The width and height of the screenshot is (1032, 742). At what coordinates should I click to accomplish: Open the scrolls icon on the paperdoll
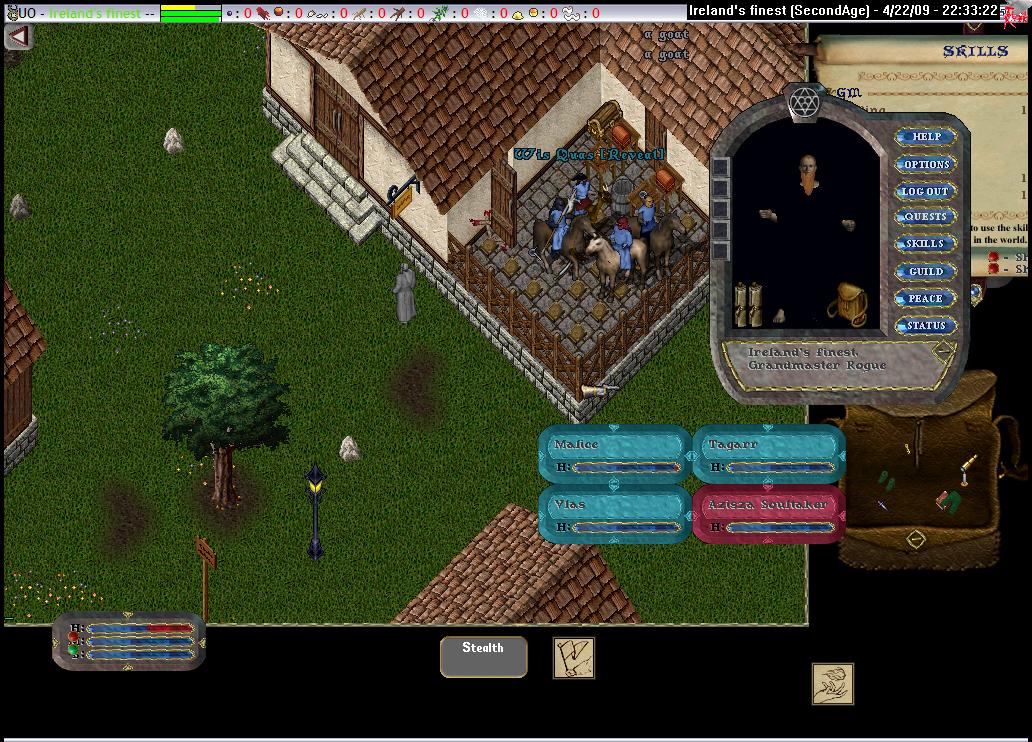tap(748, 305)
